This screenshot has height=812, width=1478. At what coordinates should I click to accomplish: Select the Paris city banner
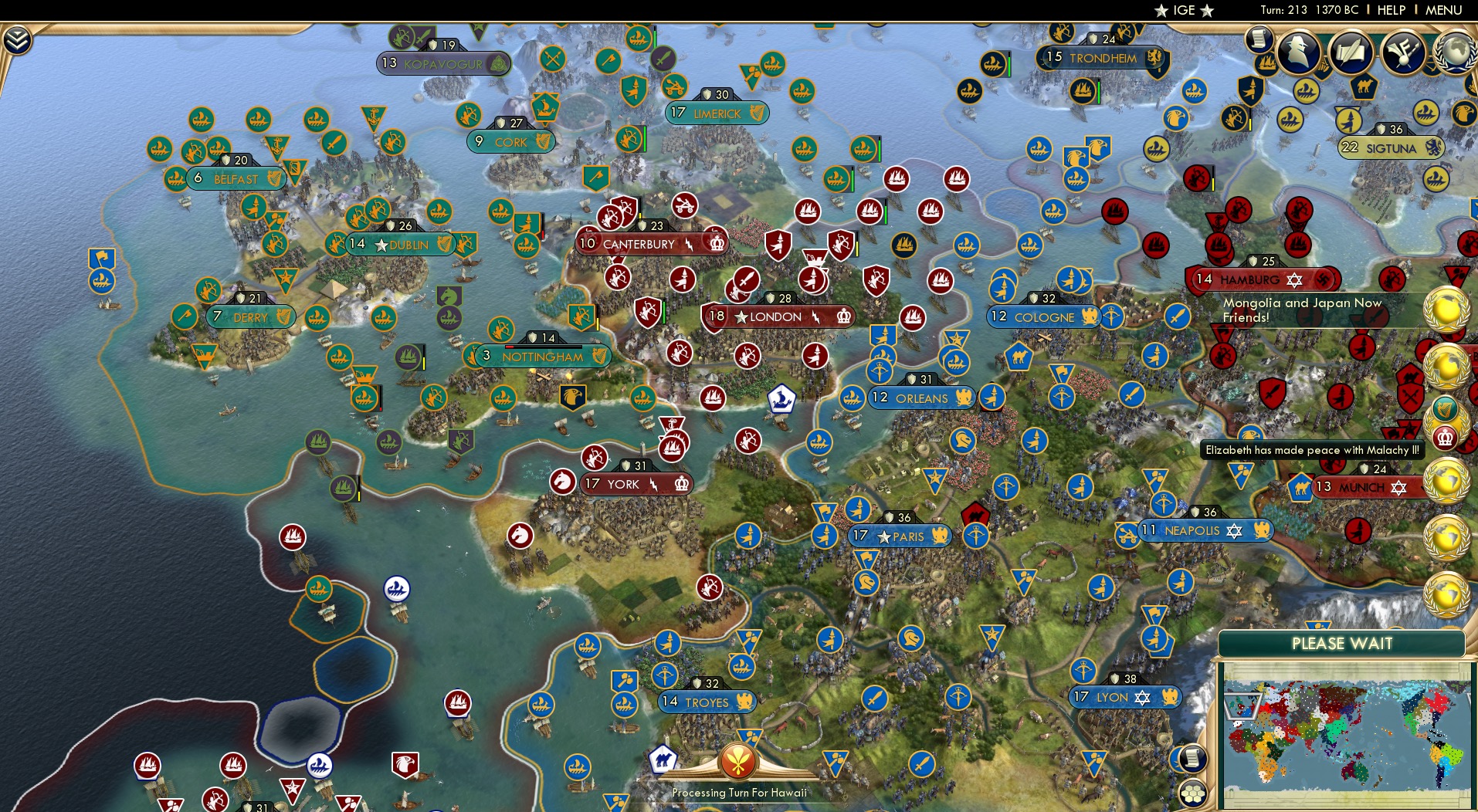point(902,536)
